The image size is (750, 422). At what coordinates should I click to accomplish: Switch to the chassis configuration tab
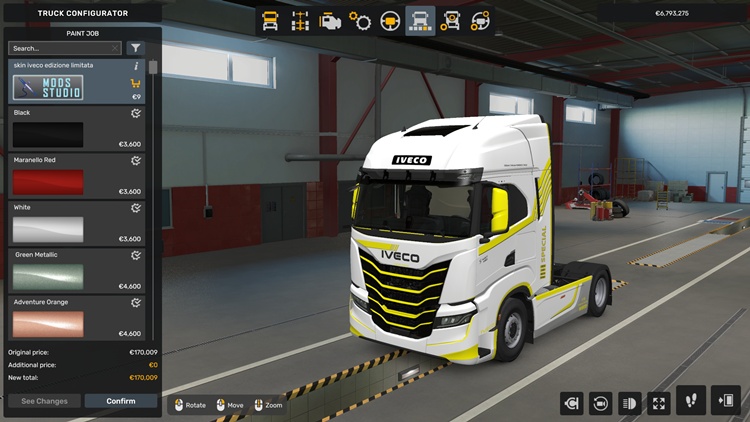[300, 21]
